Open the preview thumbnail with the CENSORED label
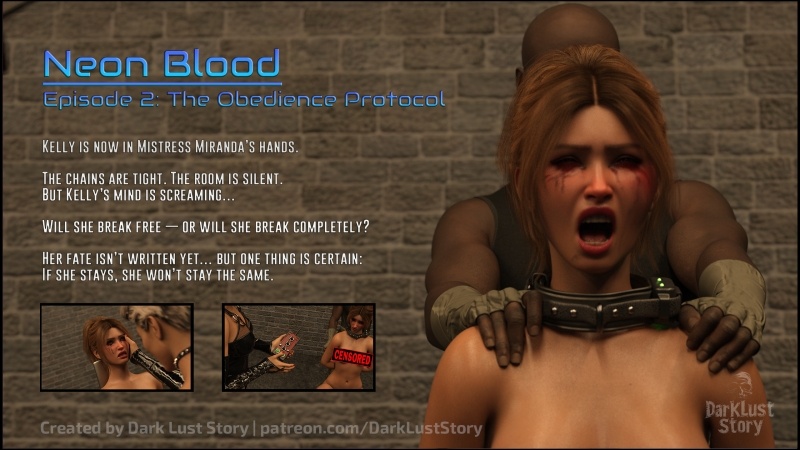Screen dimensions: 800x450 (297, 346)
